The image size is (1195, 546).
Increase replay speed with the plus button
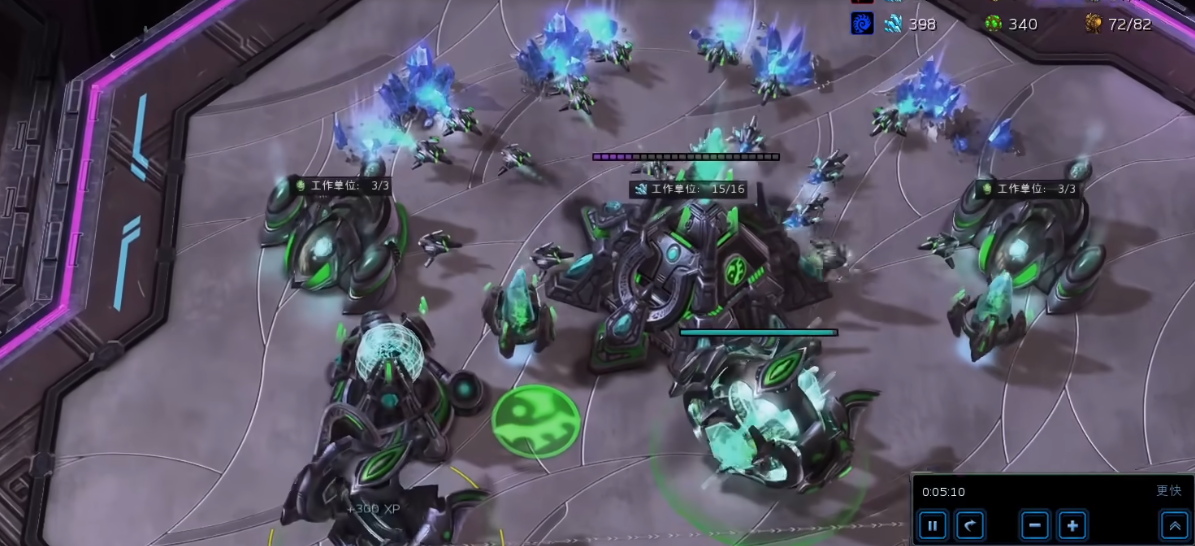tap(1072, 525)
